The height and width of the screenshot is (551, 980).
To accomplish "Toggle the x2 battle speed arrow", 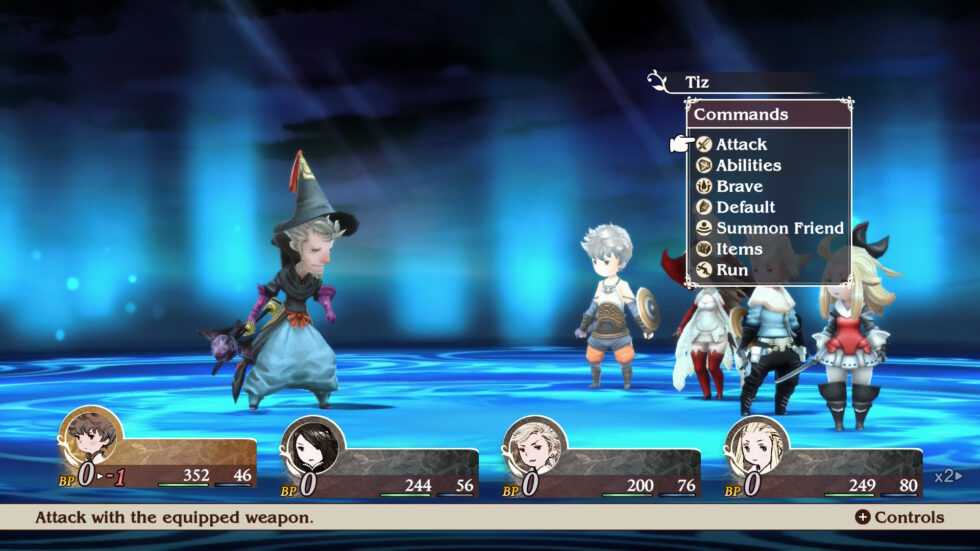I will (x=949, y=476).
